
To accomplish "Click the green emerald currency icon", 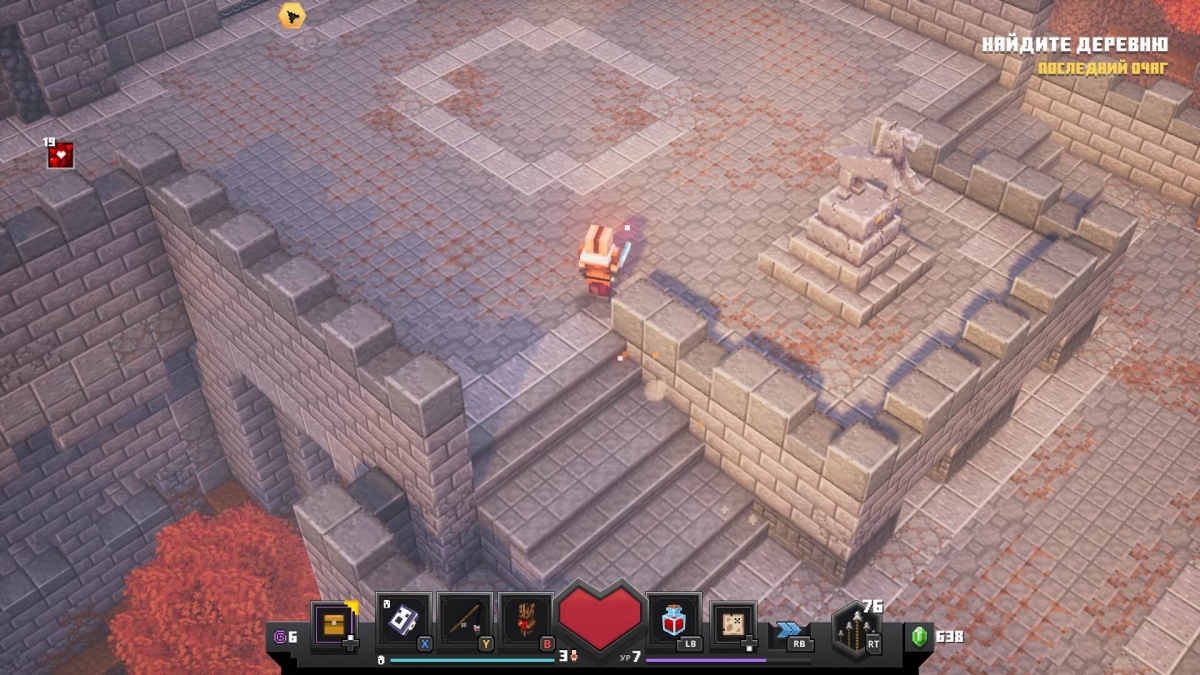I will click(919, 636).
